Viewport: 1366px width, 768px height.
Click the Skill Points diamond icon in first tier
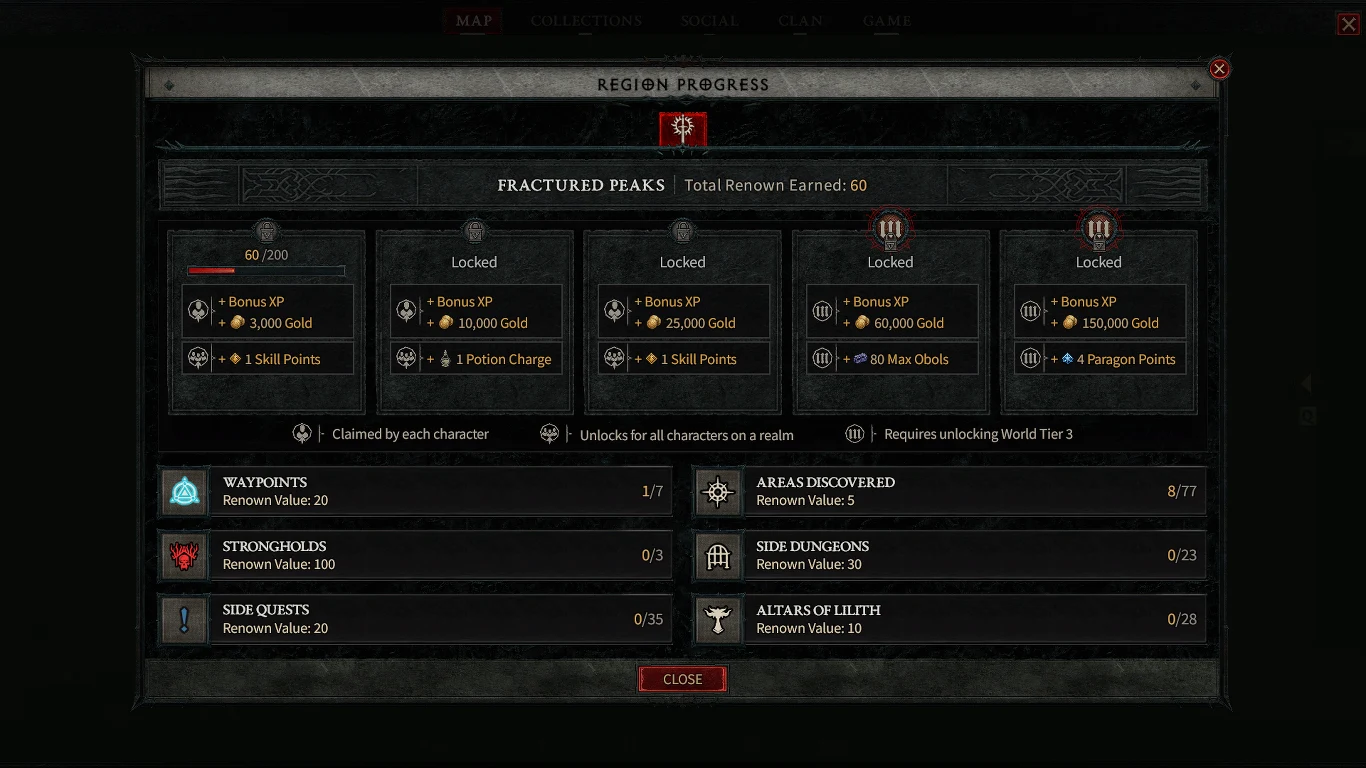click(237, 358)
